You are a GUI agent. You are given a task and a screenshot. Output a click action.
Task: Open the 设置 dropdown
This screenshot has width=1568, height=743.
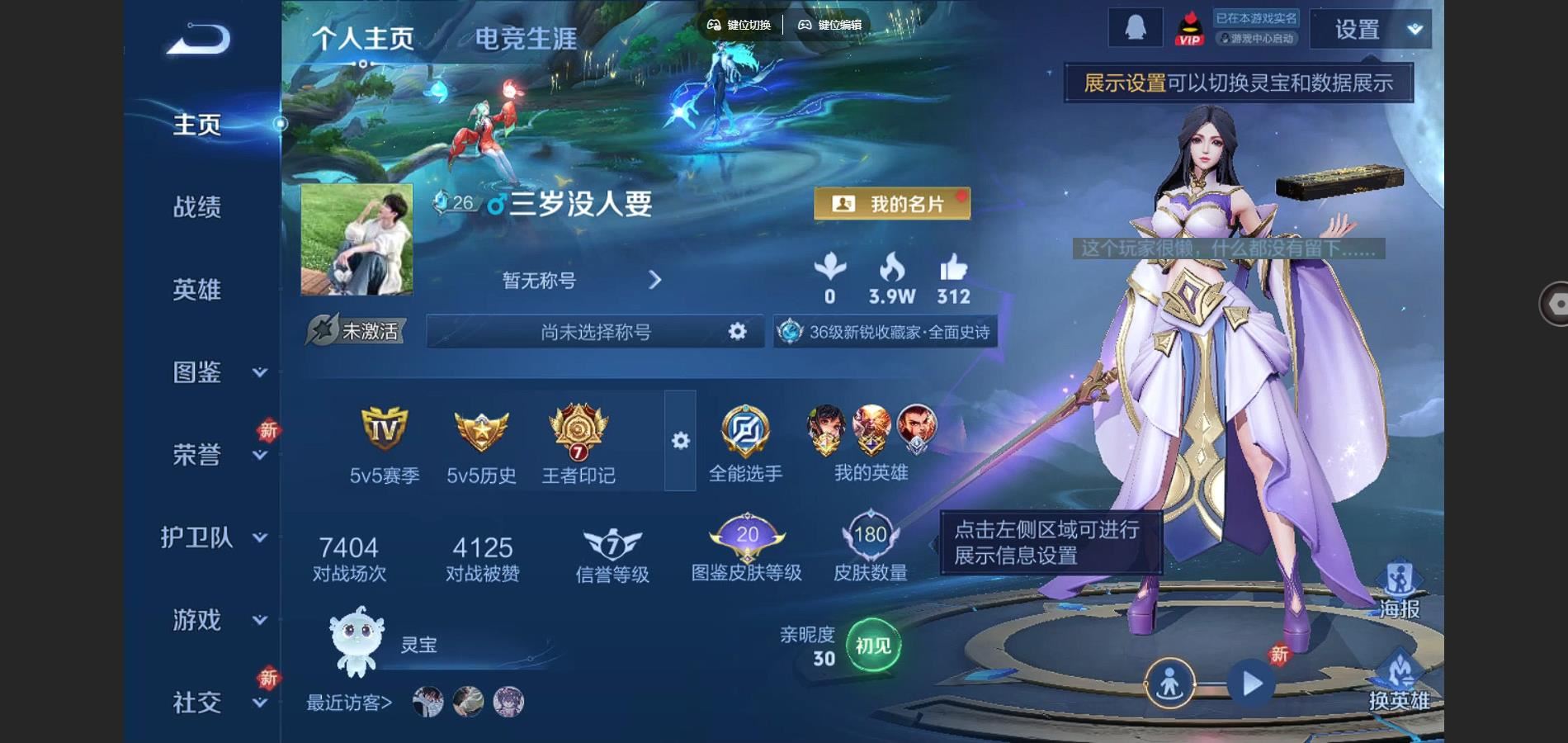(x=1371, y=31)
